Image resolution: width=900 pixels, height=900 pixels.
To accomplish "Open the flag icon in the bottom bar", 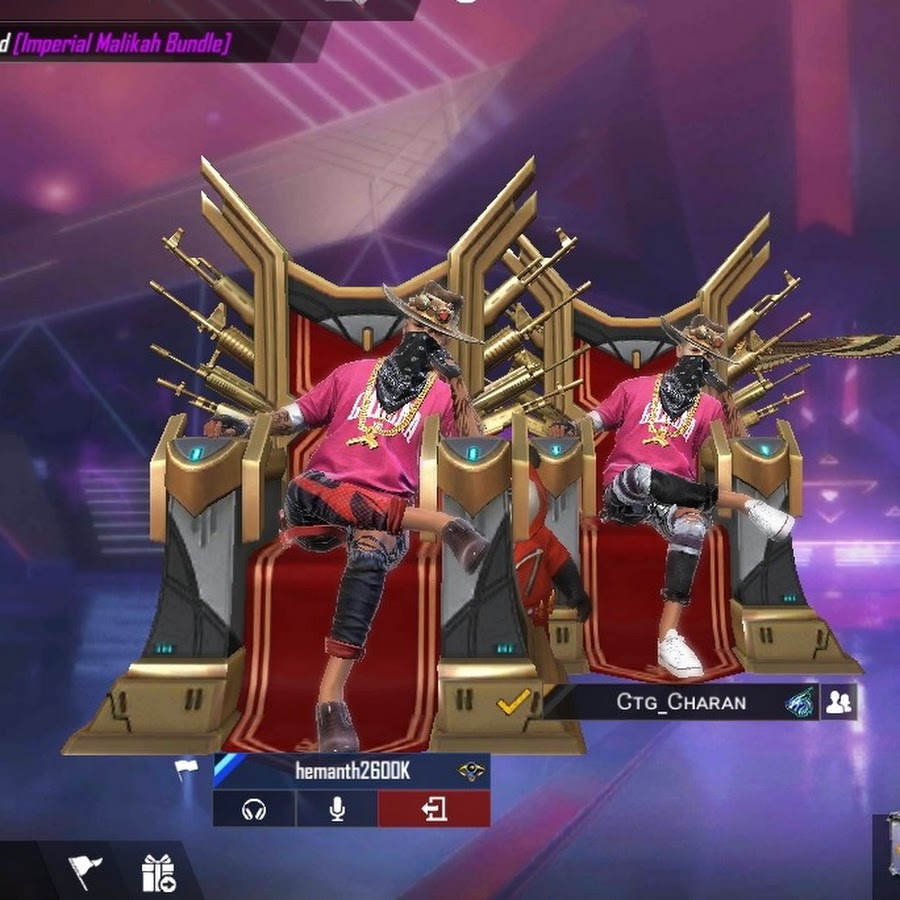I will pyautogui.click(x=86, y=872).
